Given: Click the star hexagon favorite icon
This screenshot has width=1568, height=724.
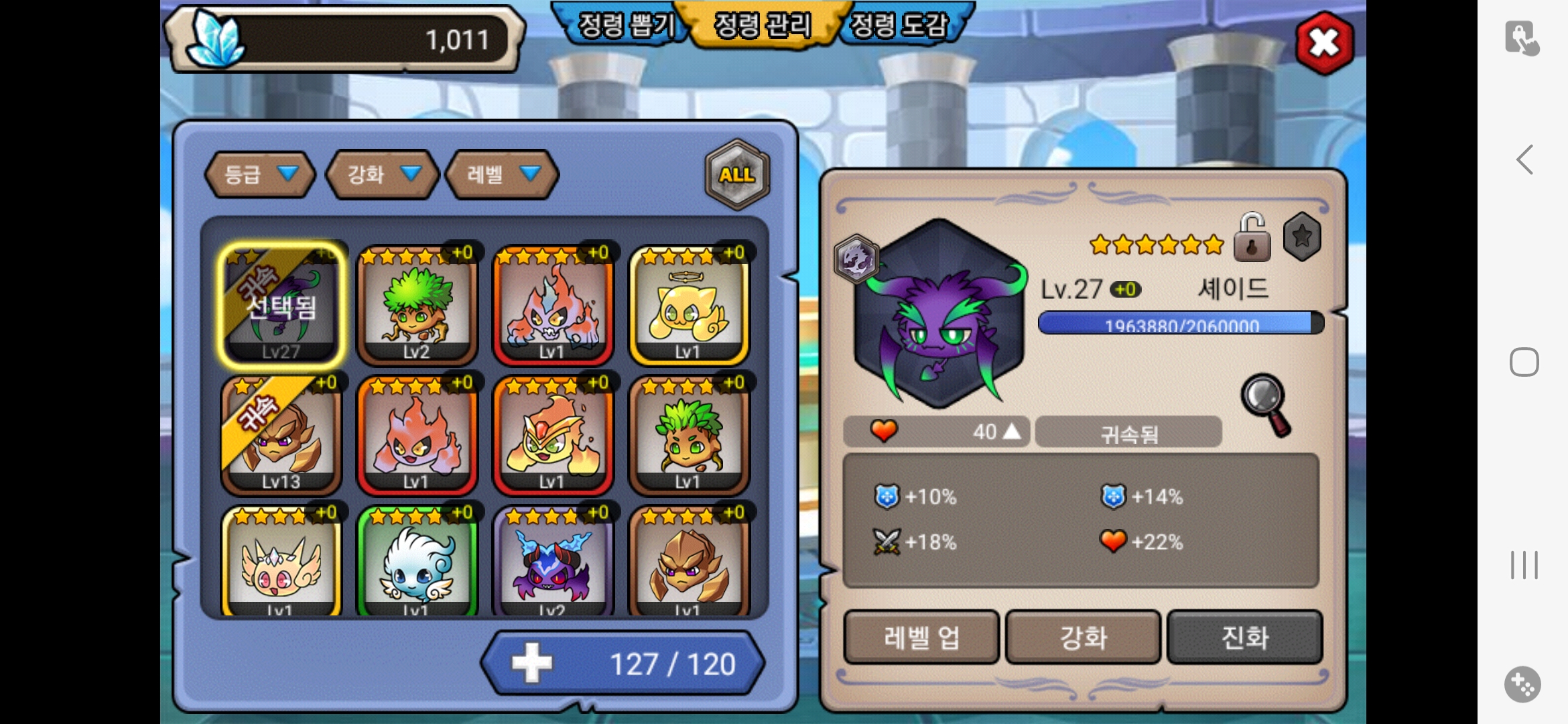Looking at the screenshot, I should click(1302, 237).
